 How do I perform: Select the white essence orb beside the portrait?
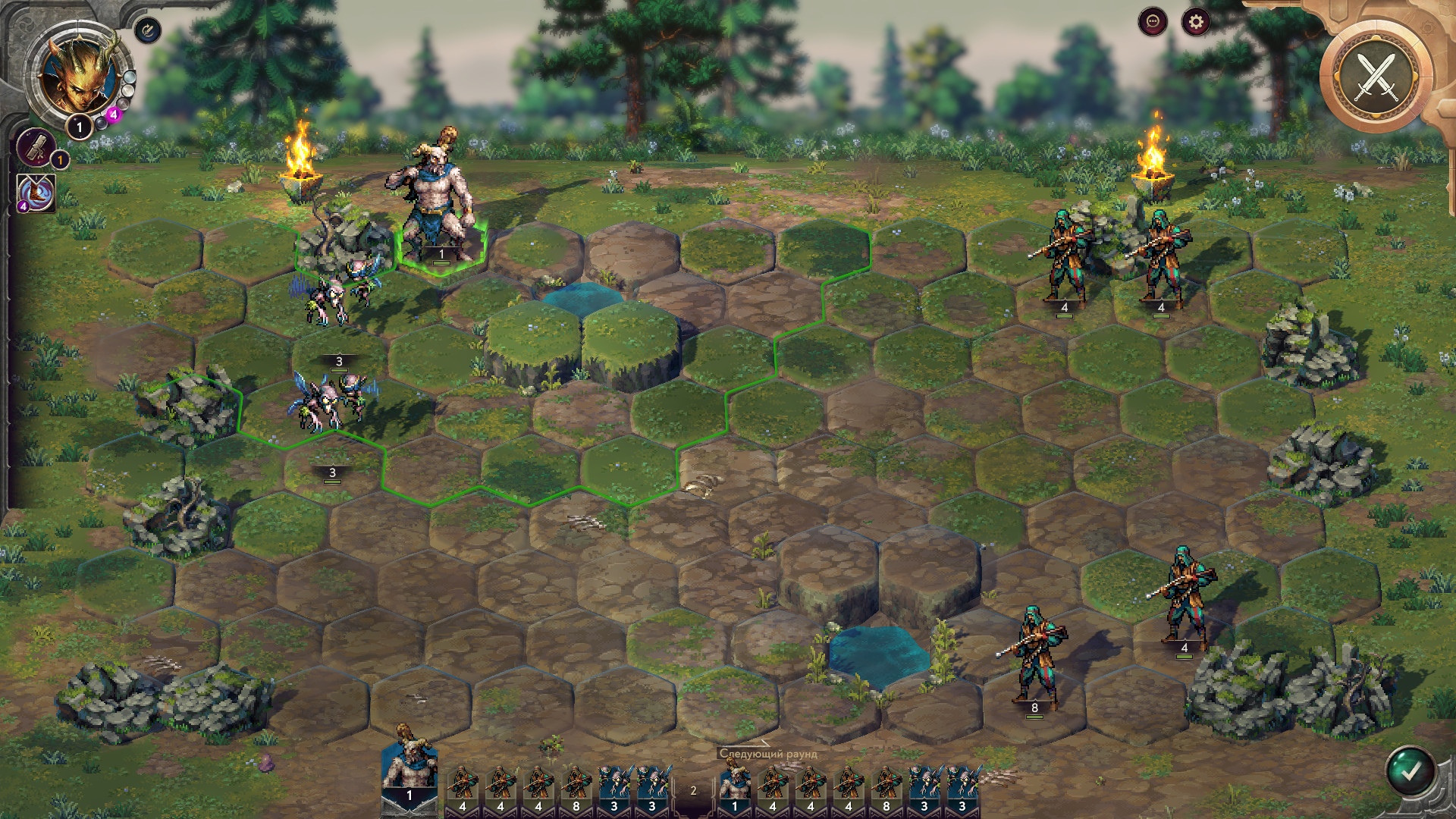click(x=127, y=89)
